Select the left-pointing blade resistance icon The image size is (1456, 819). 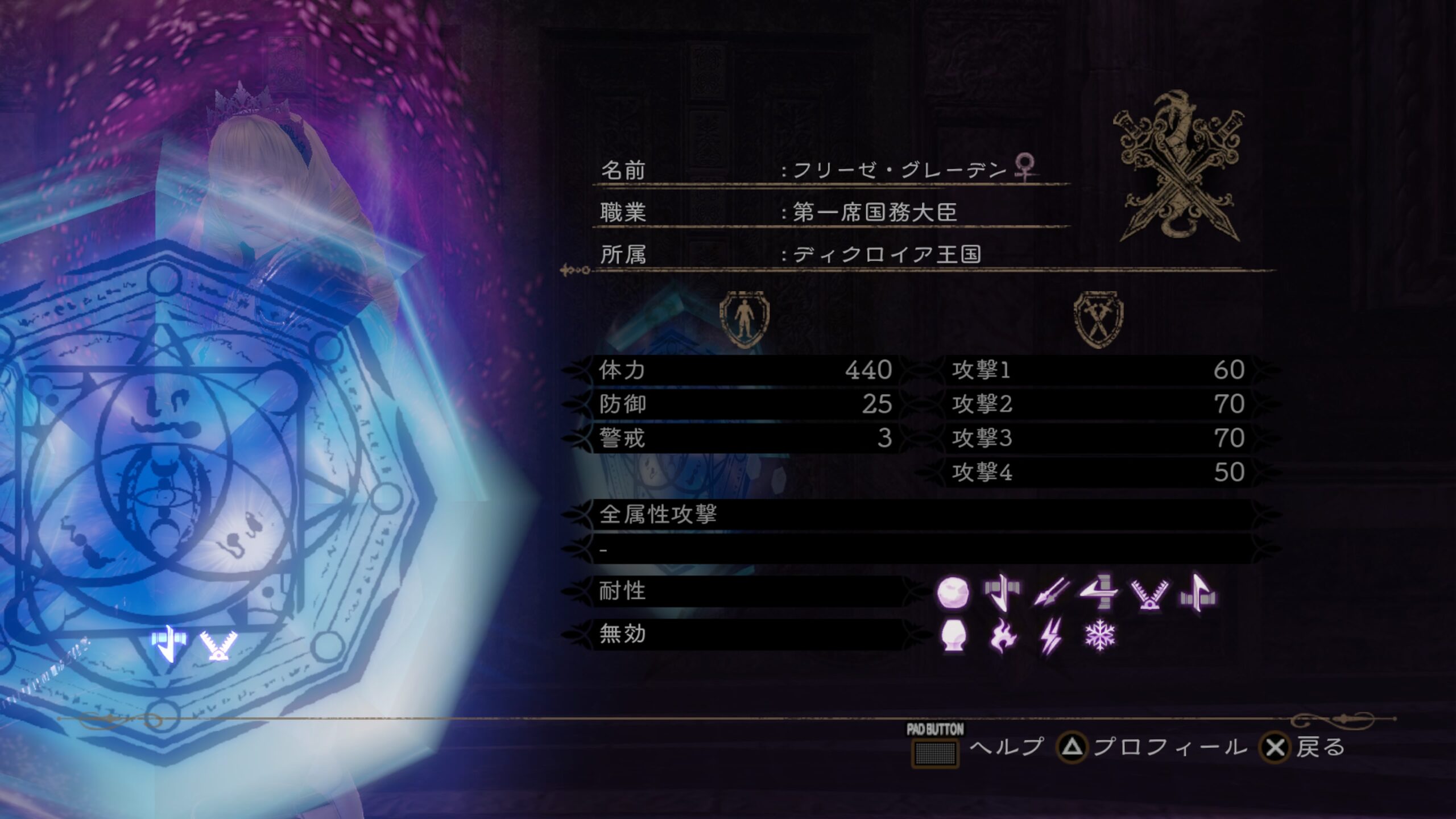pyautogui.click(x=1099, y=592)
